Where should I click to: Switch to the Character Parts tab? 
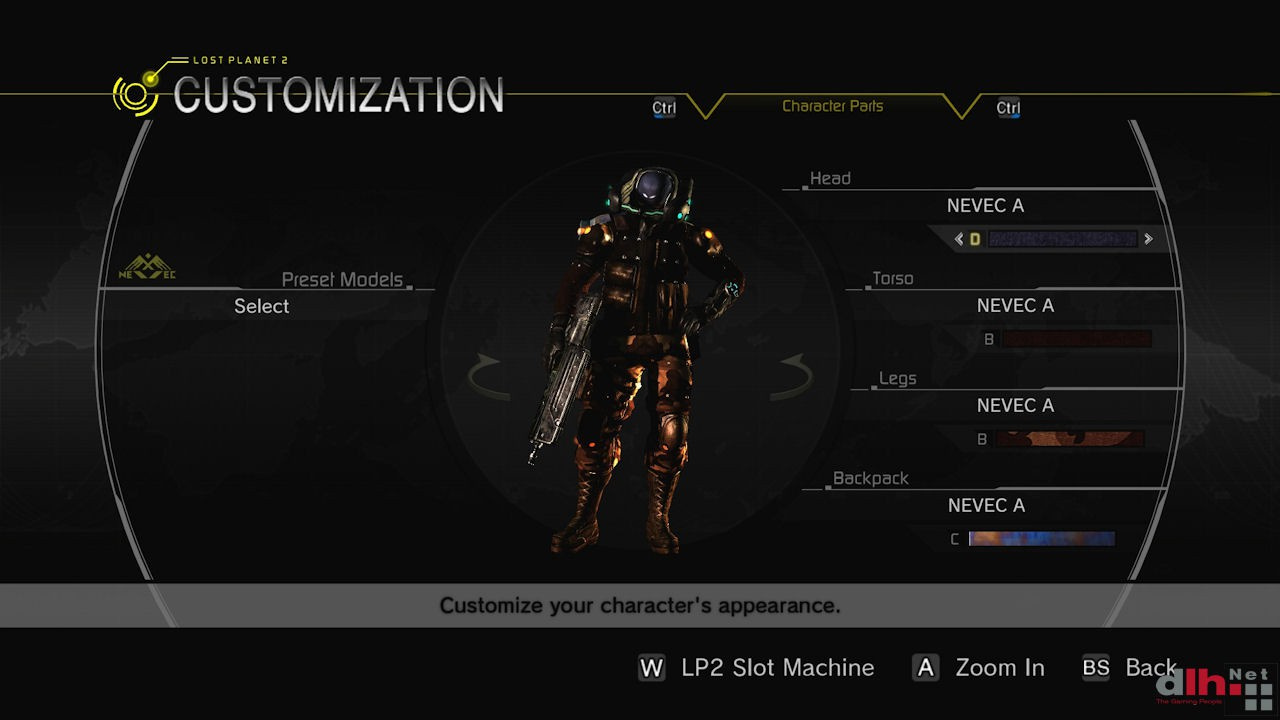(832, 106)
